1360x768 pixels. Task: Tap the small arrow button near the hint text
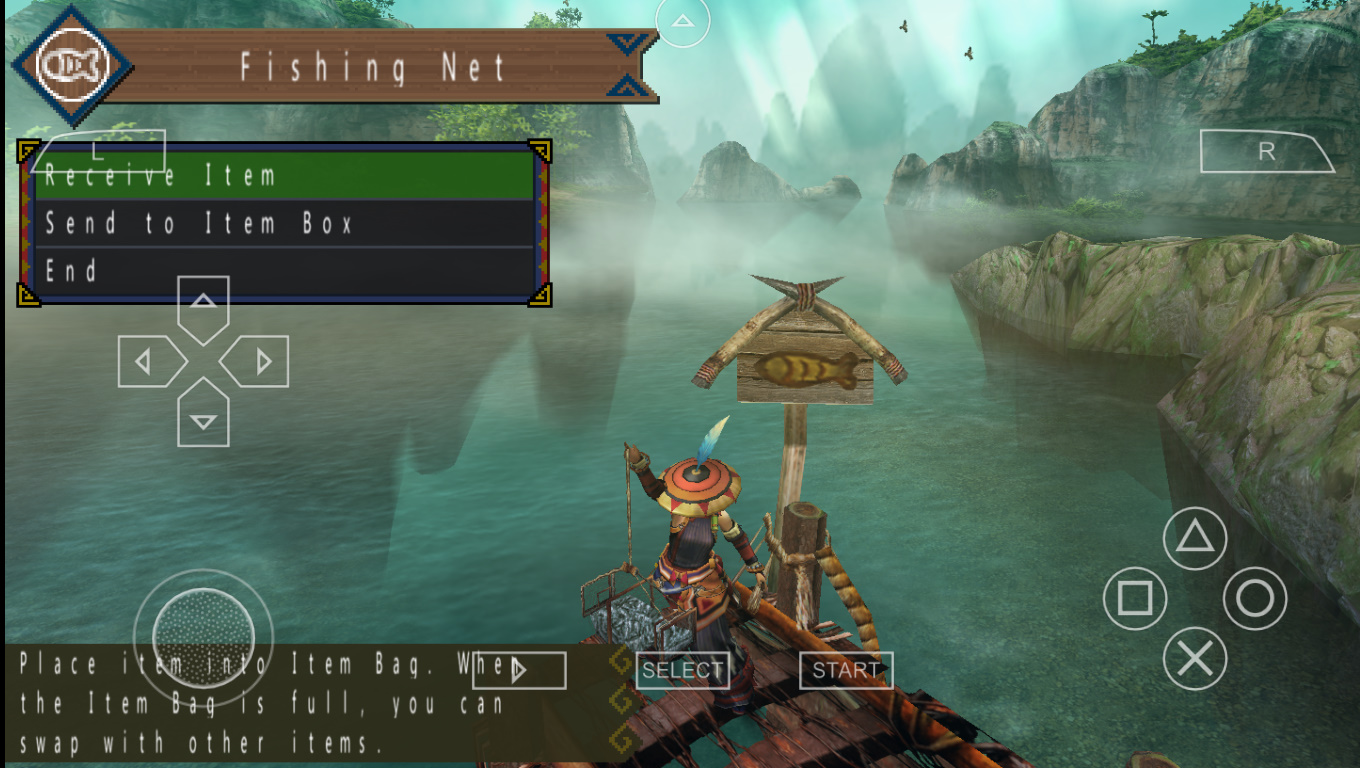[518, 670]
